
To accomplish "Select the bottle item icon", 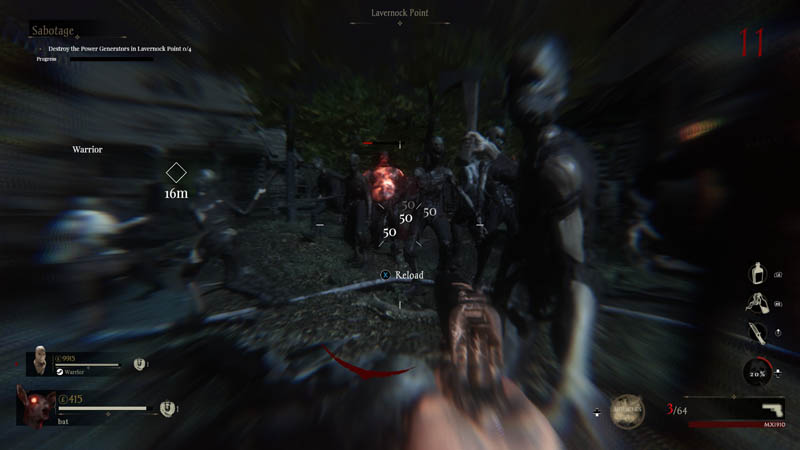I will pos(757,274).
